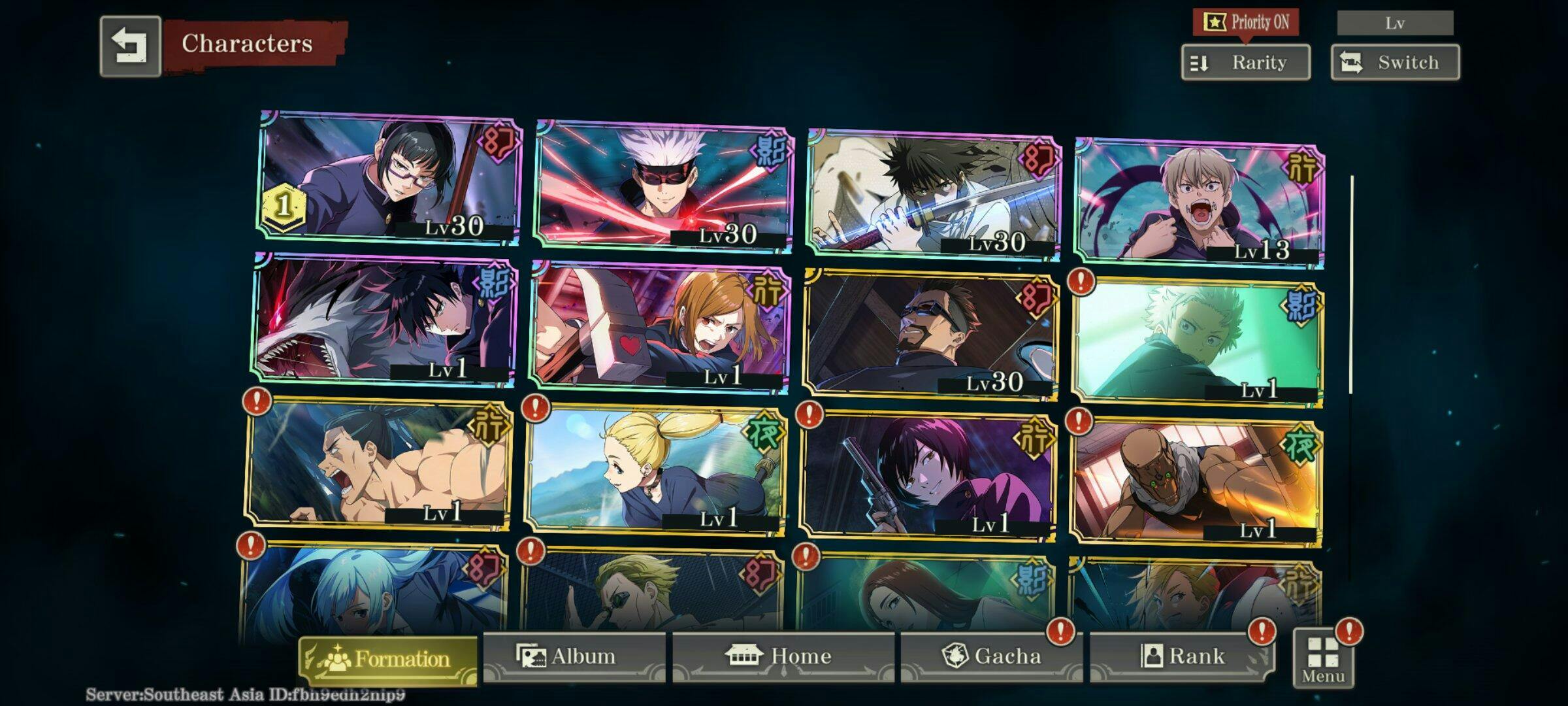
Task: Pick the green-background white-haired boy card
Action: [1196, 343]
